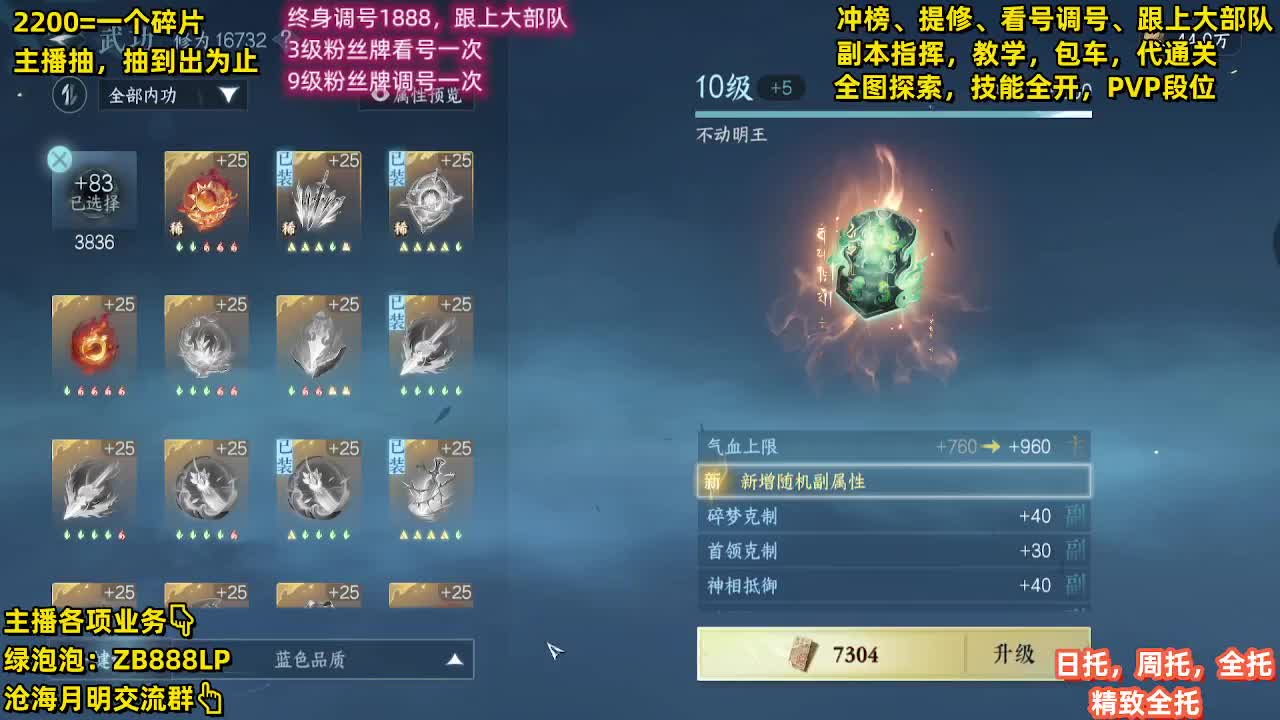Click the red flame skill icon in second row
Viewport: 1280px width, 720px height.
pos(95,345)
